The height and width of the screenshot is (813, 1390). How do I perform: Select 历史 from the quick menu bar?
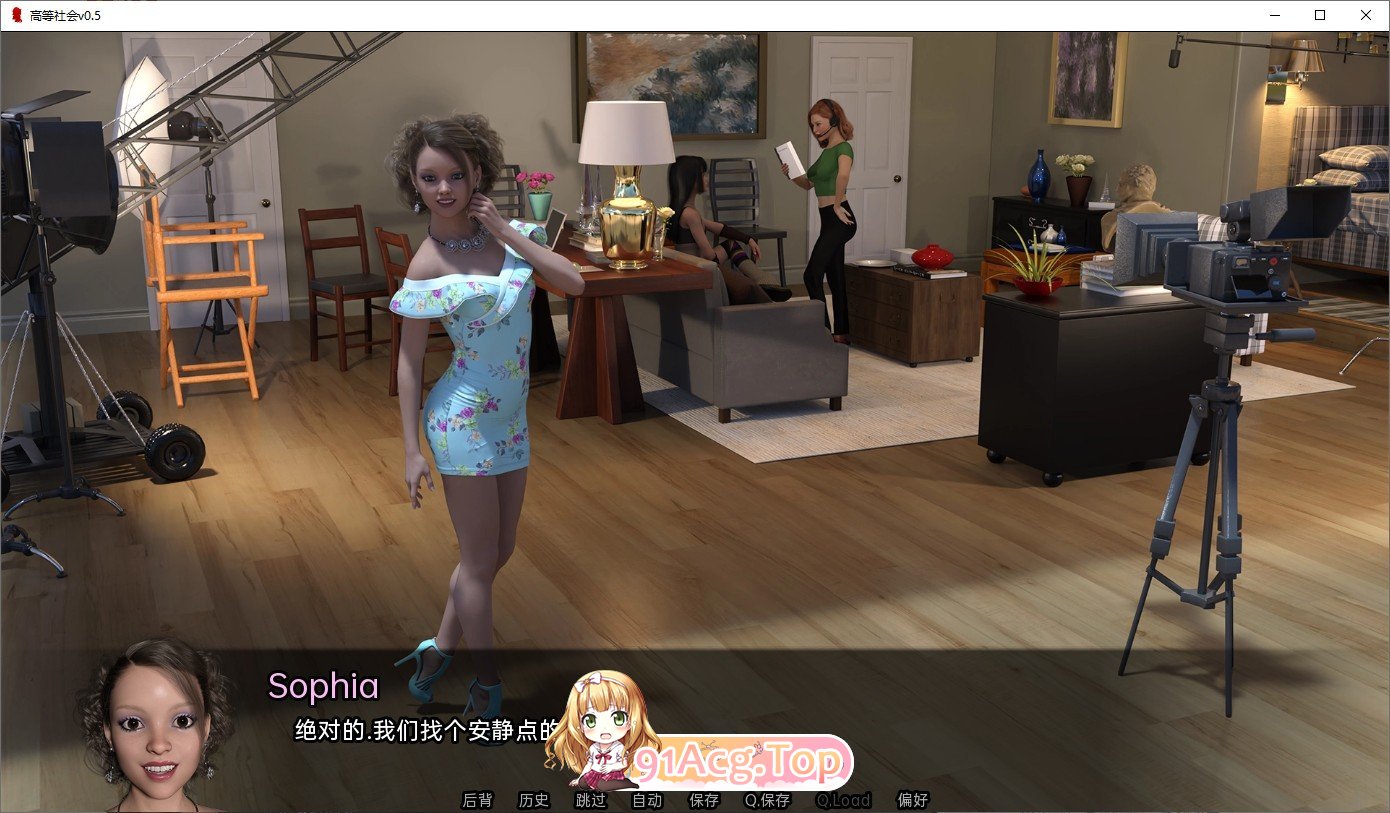533,800
